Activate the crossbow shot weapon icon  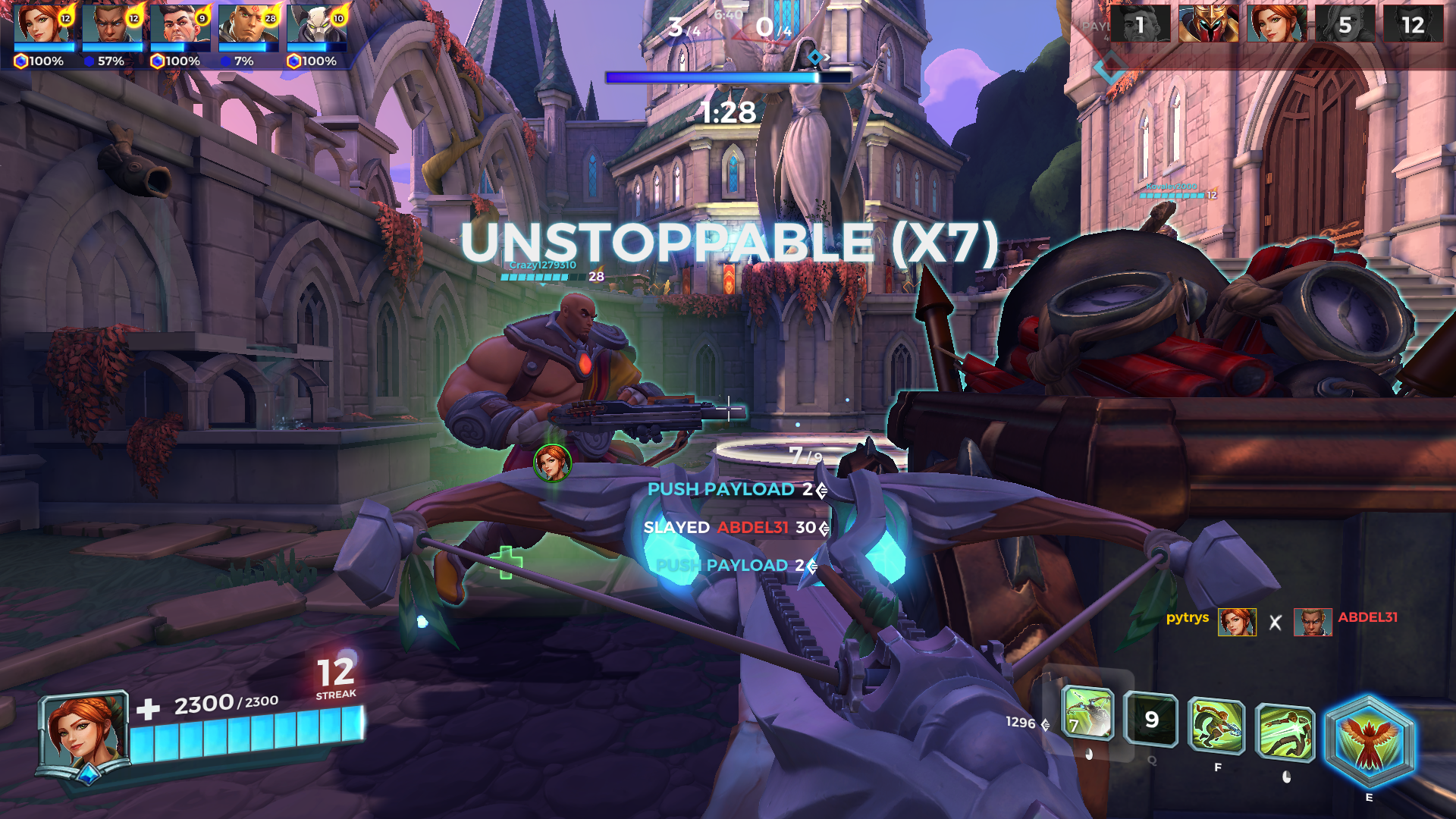pos(1087,714)
